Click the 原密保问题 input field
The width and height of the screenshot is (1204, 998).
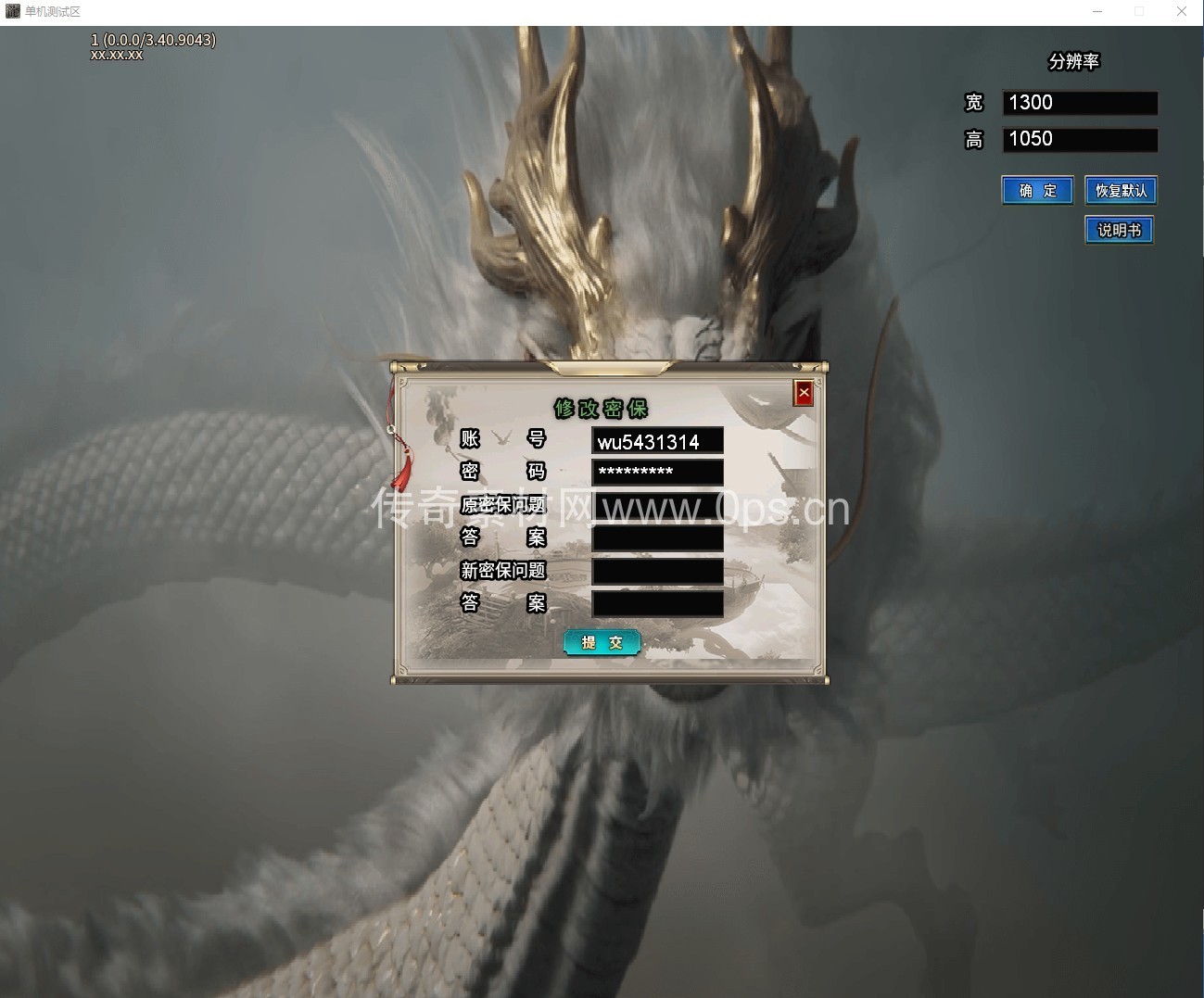pyautogui.click(x=657, y=505)
